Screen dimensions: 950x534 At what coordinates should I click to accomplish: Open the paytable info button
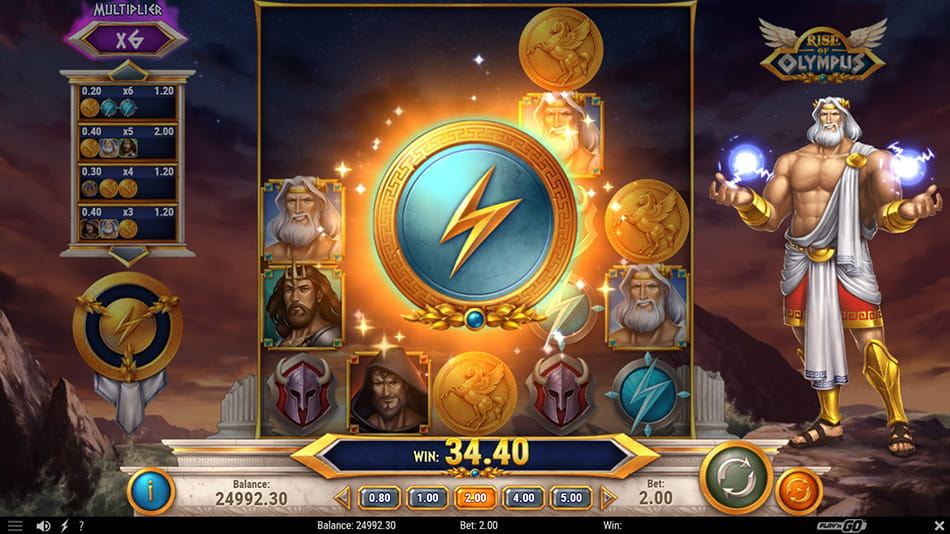point(151,490)
